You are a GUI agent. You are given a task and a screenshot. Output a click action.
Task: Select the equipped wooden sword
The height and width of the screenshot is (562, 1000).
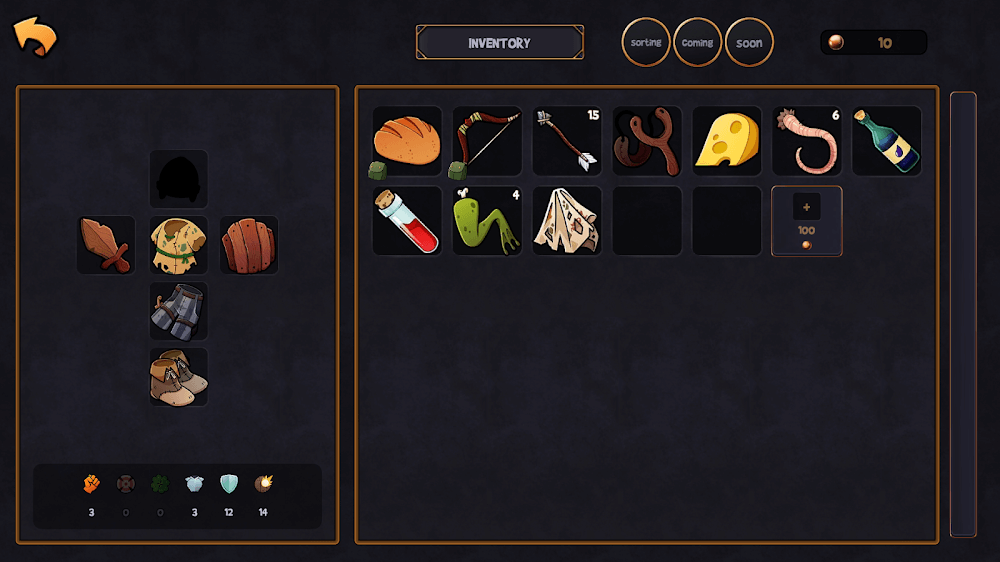pyautogui.click(x=106, y=245)
